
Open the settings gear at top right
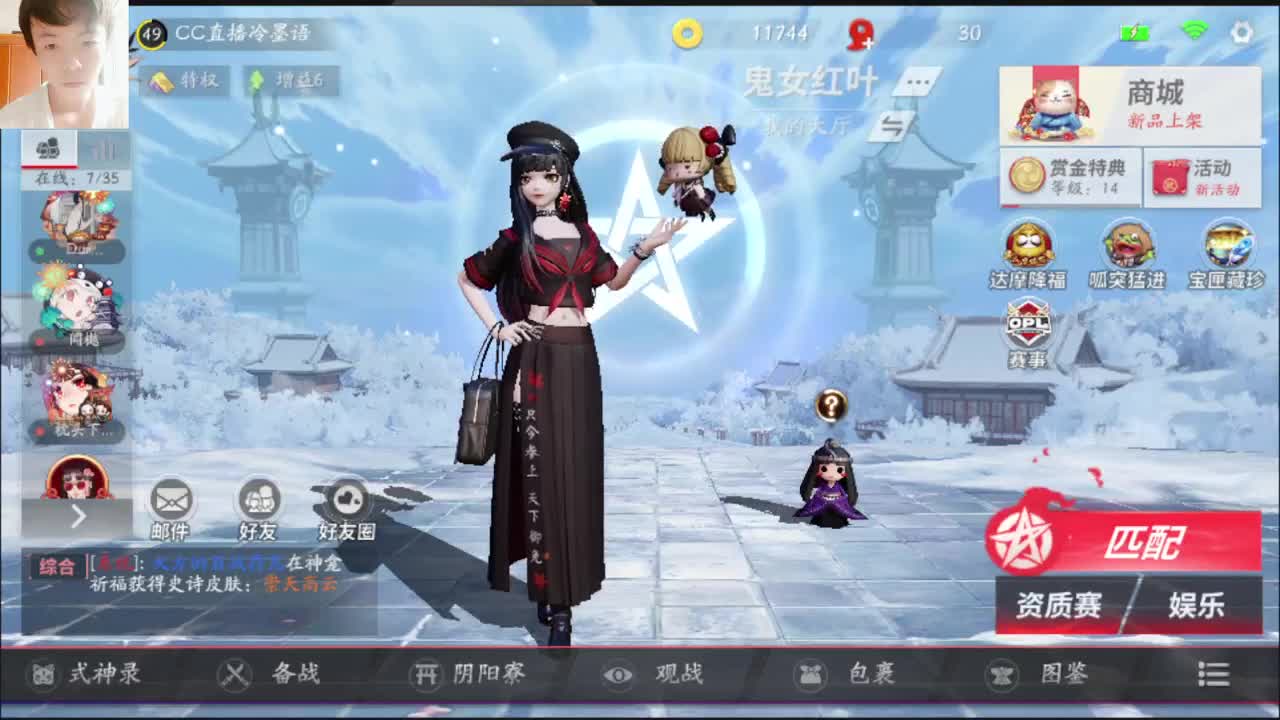[x=1240, y=30]
